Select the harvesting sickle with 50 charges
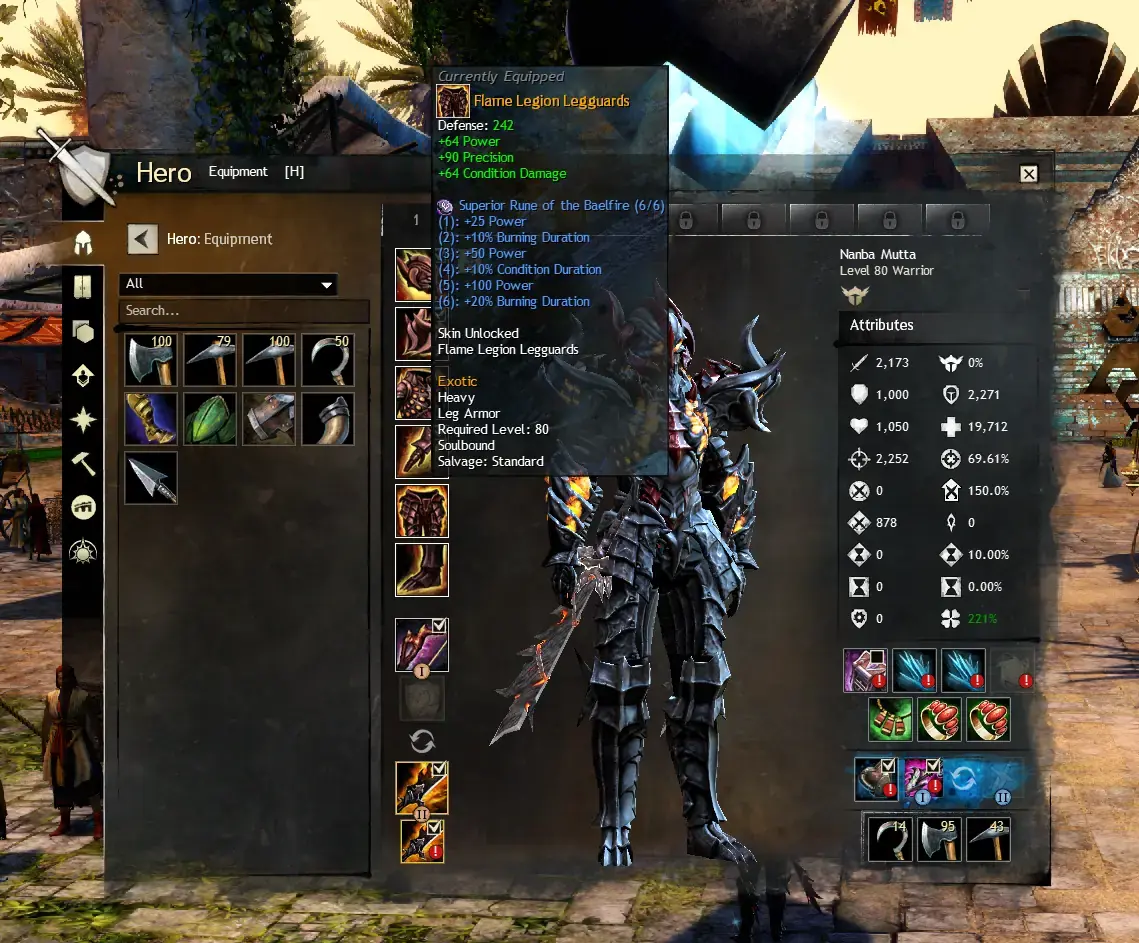The width and height of the screenshot is (1139, 943). coord(328,360)
